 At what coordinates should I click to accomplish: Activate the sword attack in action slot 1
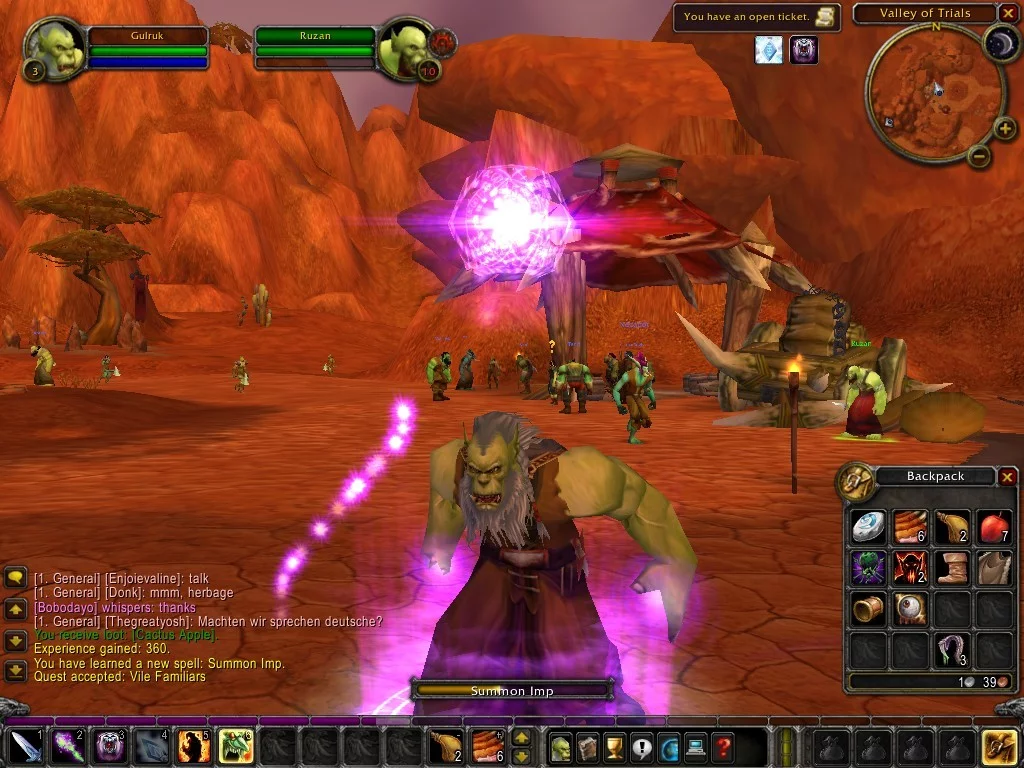point(24,747)
